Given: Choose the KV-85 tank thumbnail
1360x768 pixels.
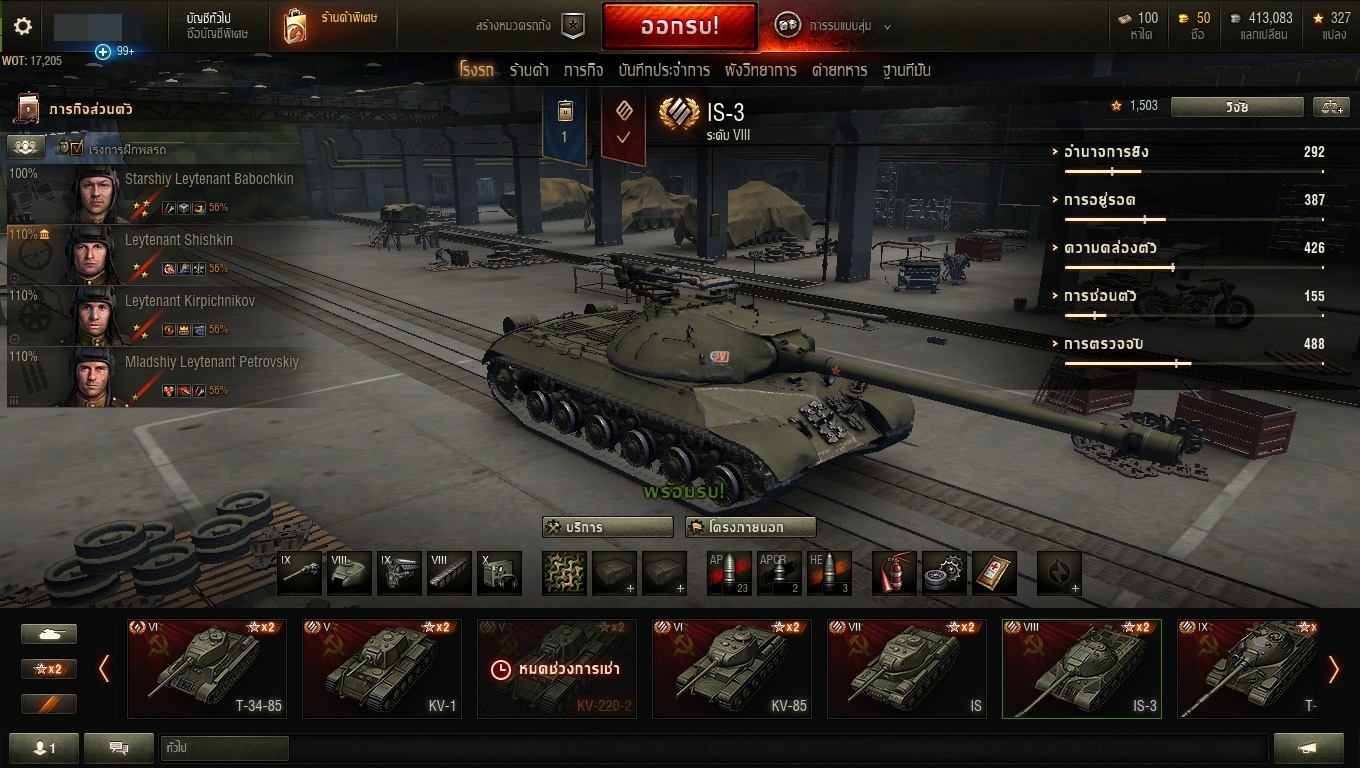Looking at the screenshot, I should 732,668.
